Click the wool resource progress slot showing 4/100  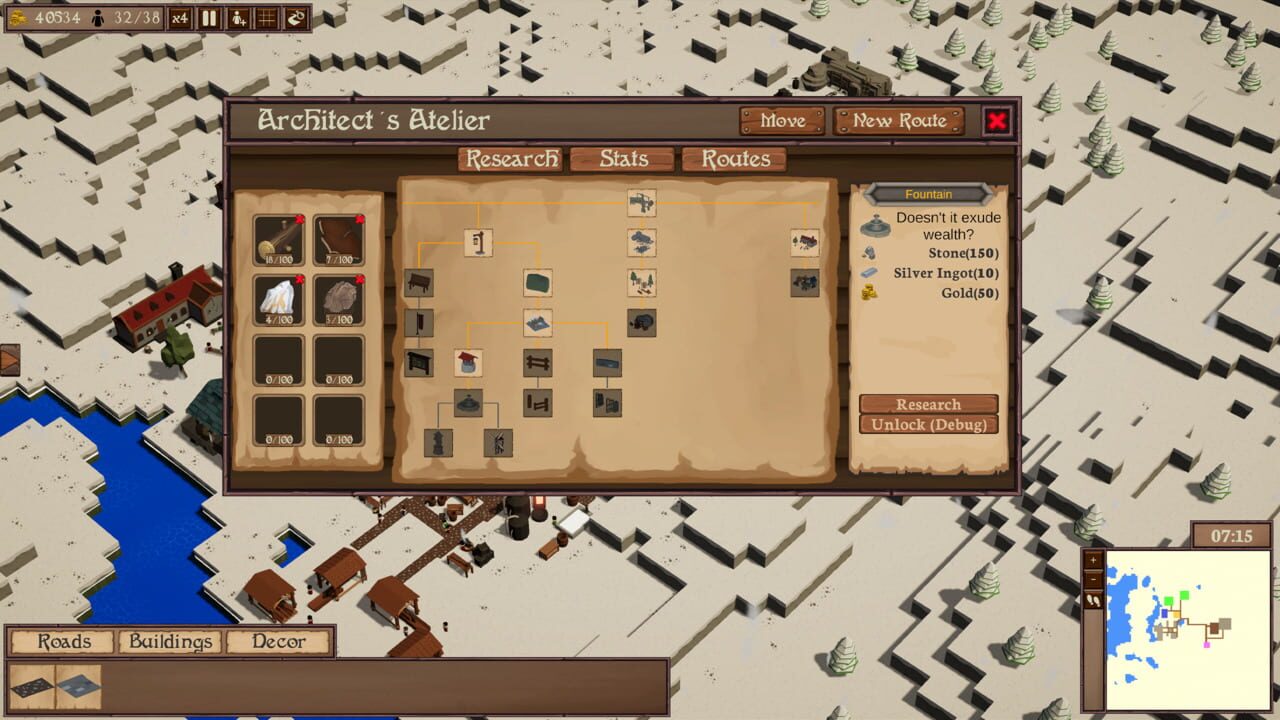280,291
